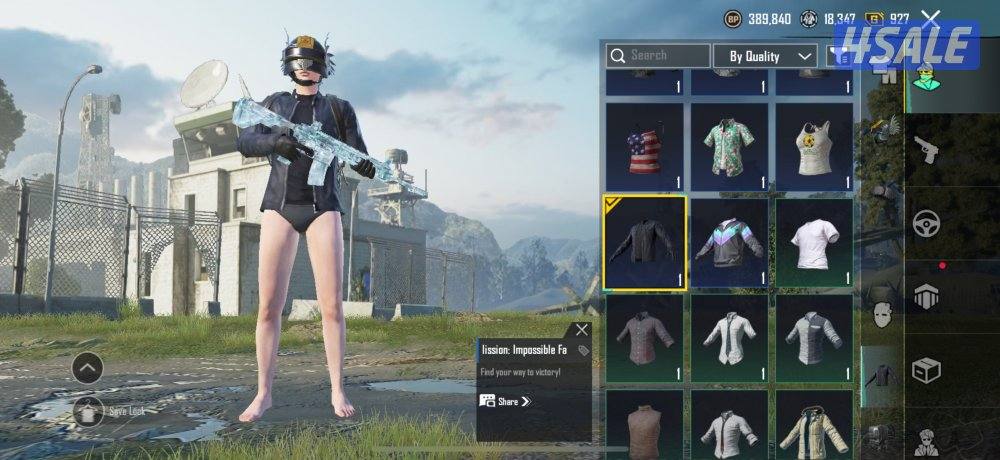Pick the holographic striped track jacket
The width and height of the screenshot is (1000, 460).
(x=729, y=242)
